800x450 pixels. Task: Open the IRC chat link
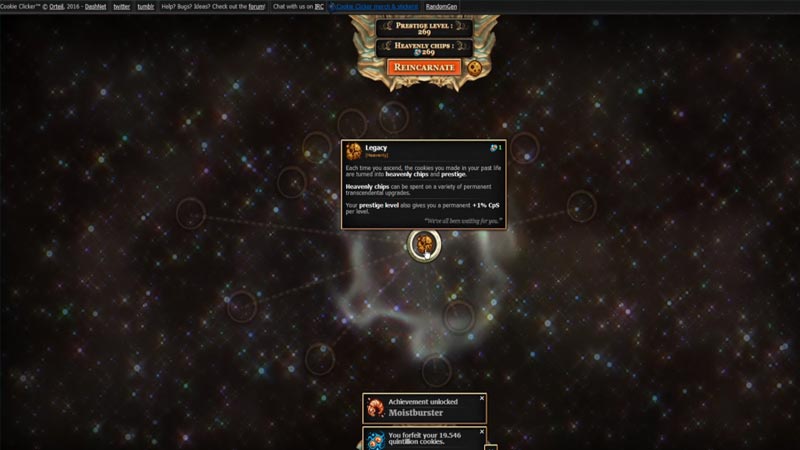click(x=318, y=6)
